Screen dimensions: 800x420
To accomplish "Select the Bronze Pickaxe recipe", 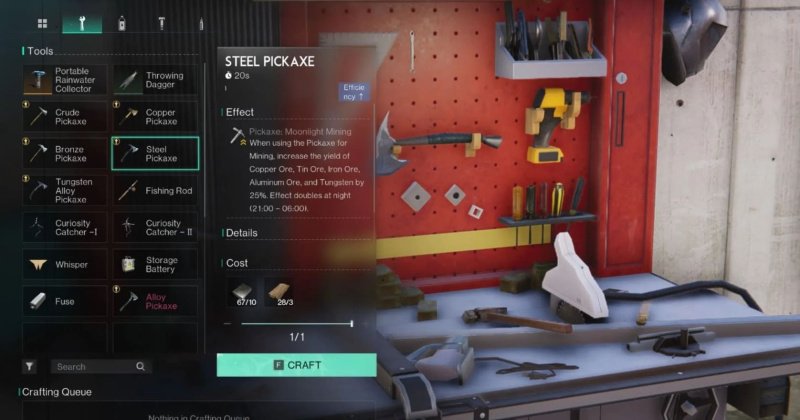I will coord(64,153).
